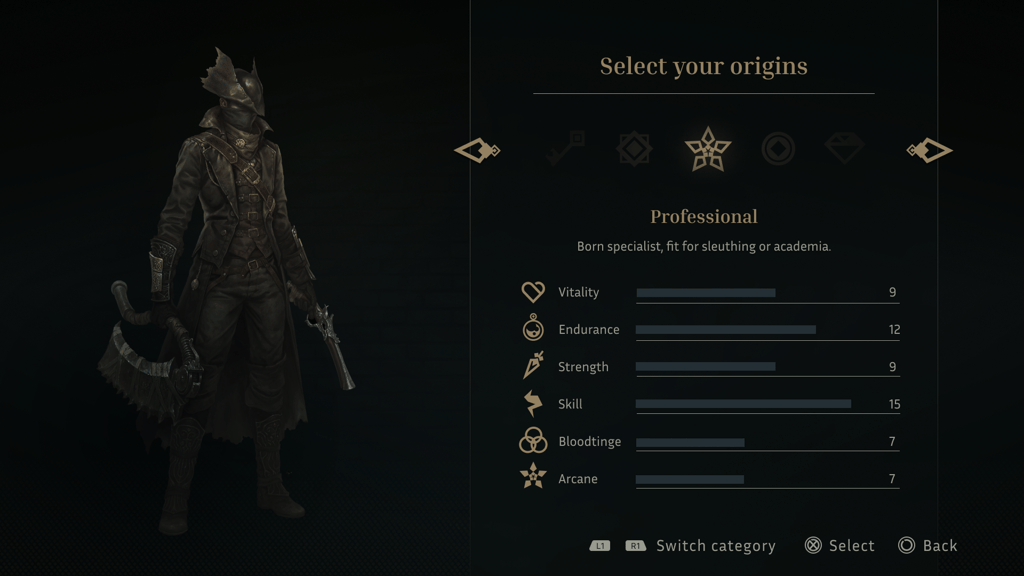Click the Vitality stat row

[x=710, y=292]
